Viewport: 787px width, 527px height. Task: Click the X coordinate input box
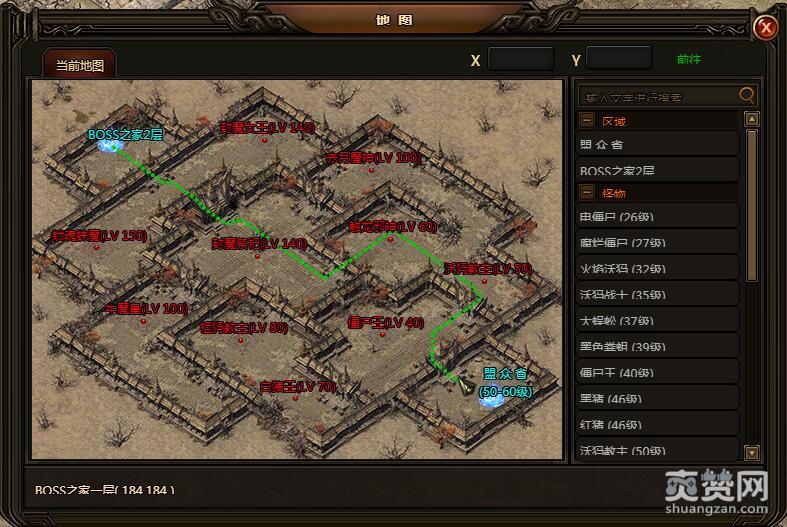[x=520, y=59]
